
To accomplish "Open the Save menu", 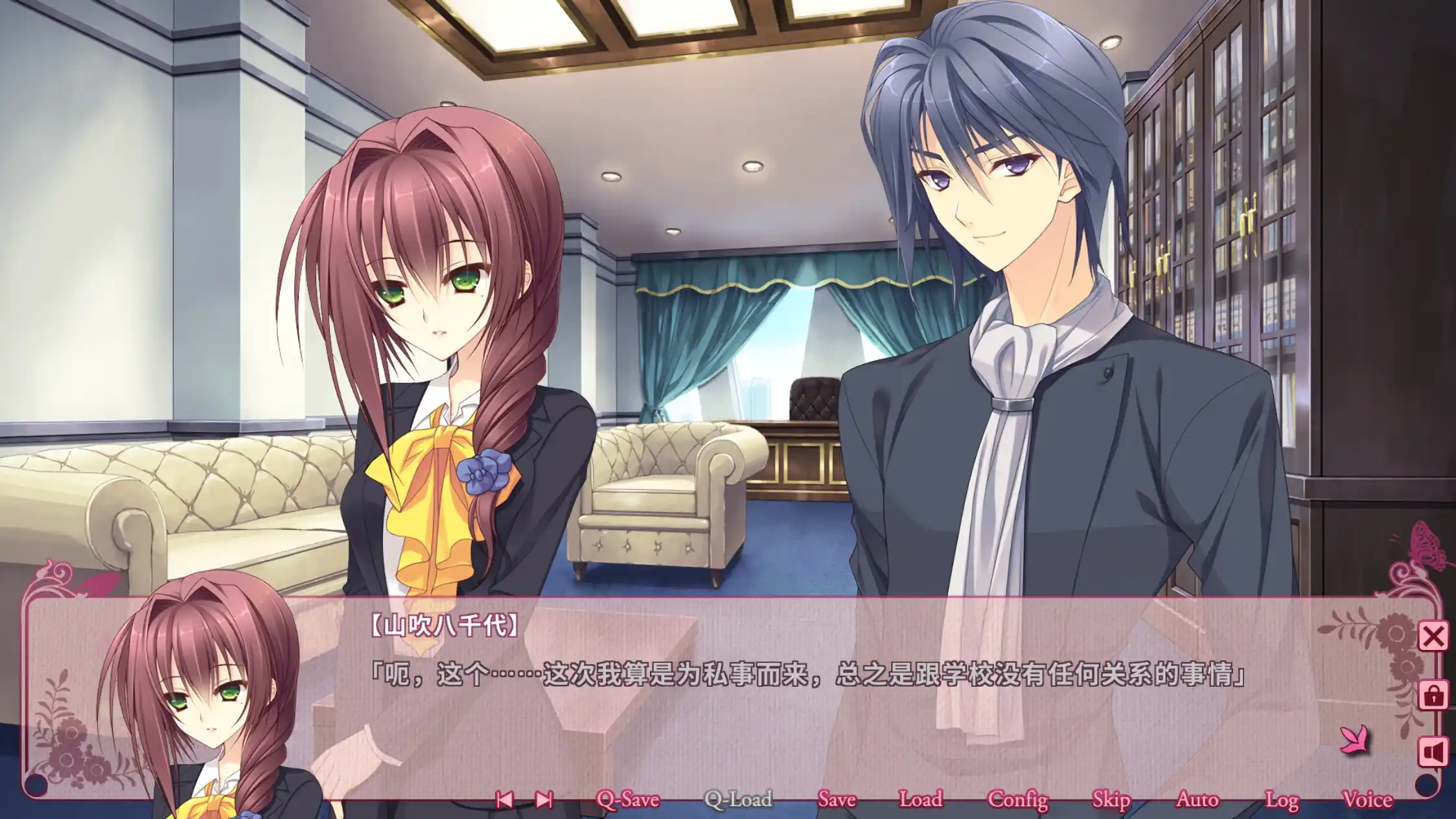I will [x=837, y=800].
